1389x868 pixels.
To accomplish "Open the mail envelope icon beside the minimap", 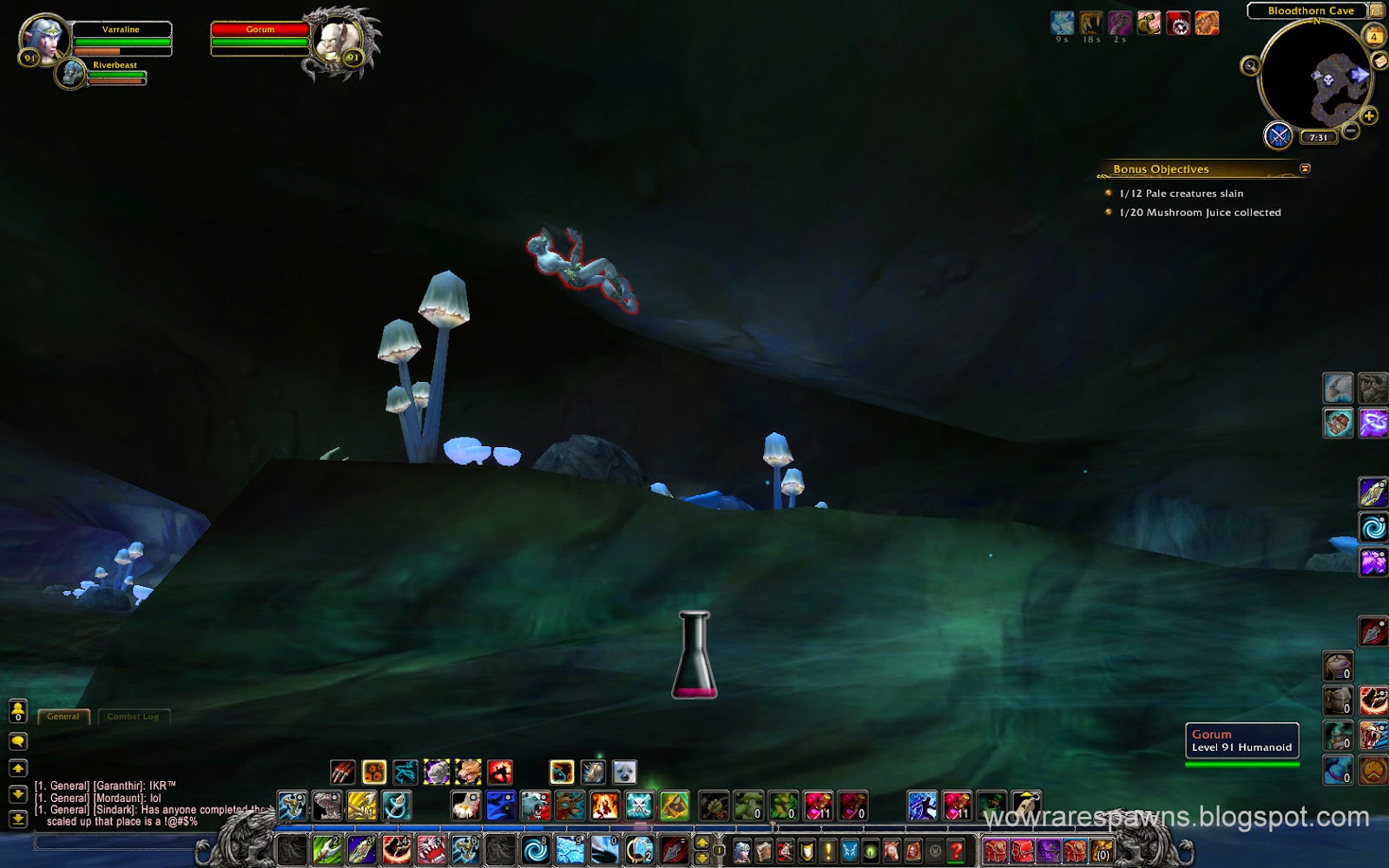I will tap(1378, 62).
